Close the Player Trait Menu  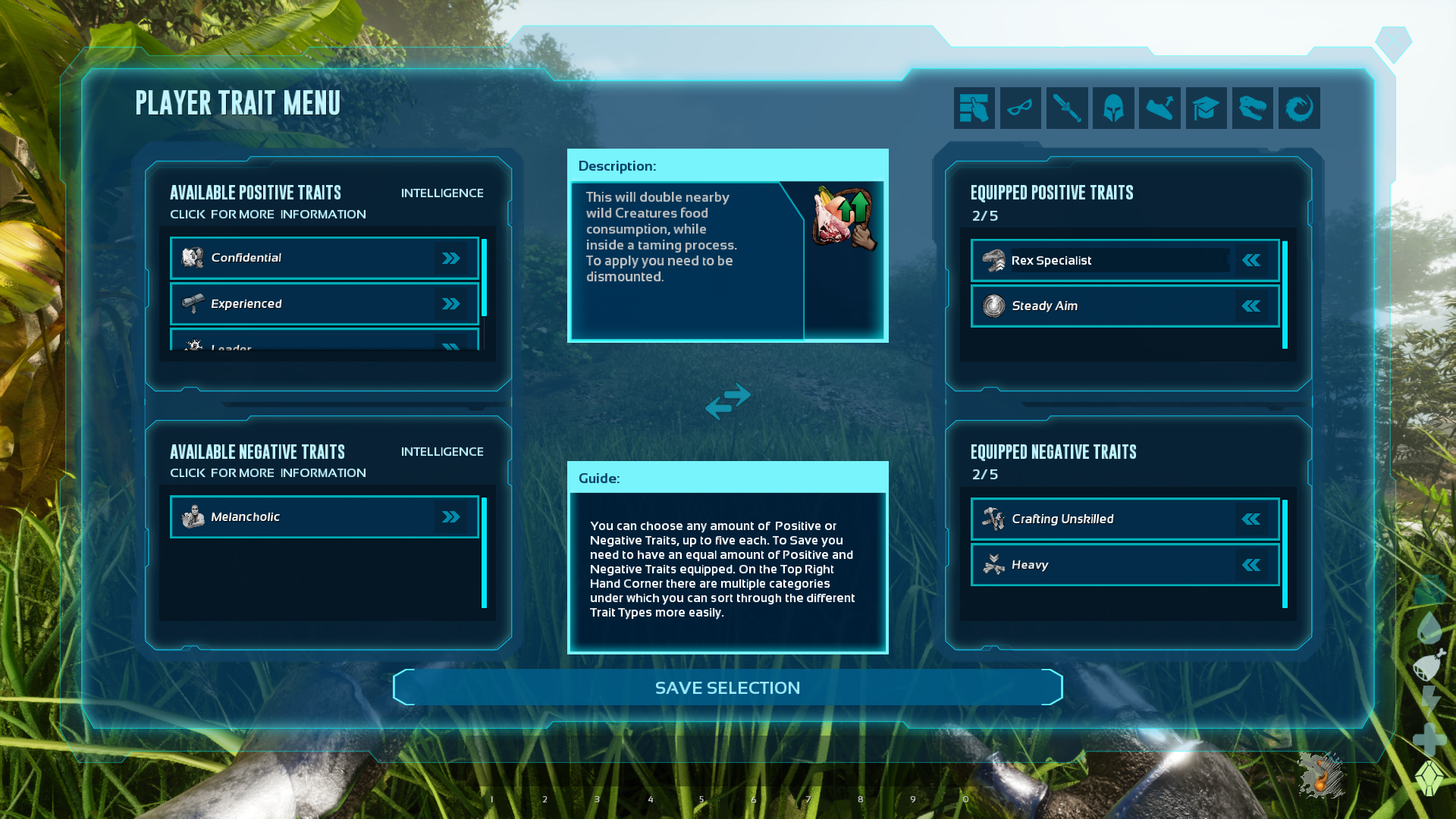(x=1393, y=42)
